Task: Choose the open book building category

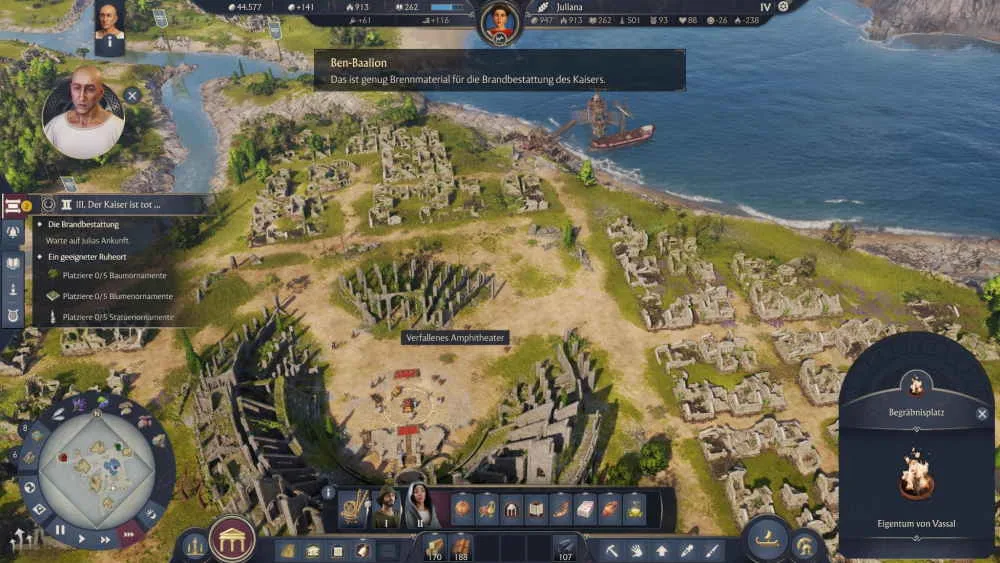Action: [536, 509]
